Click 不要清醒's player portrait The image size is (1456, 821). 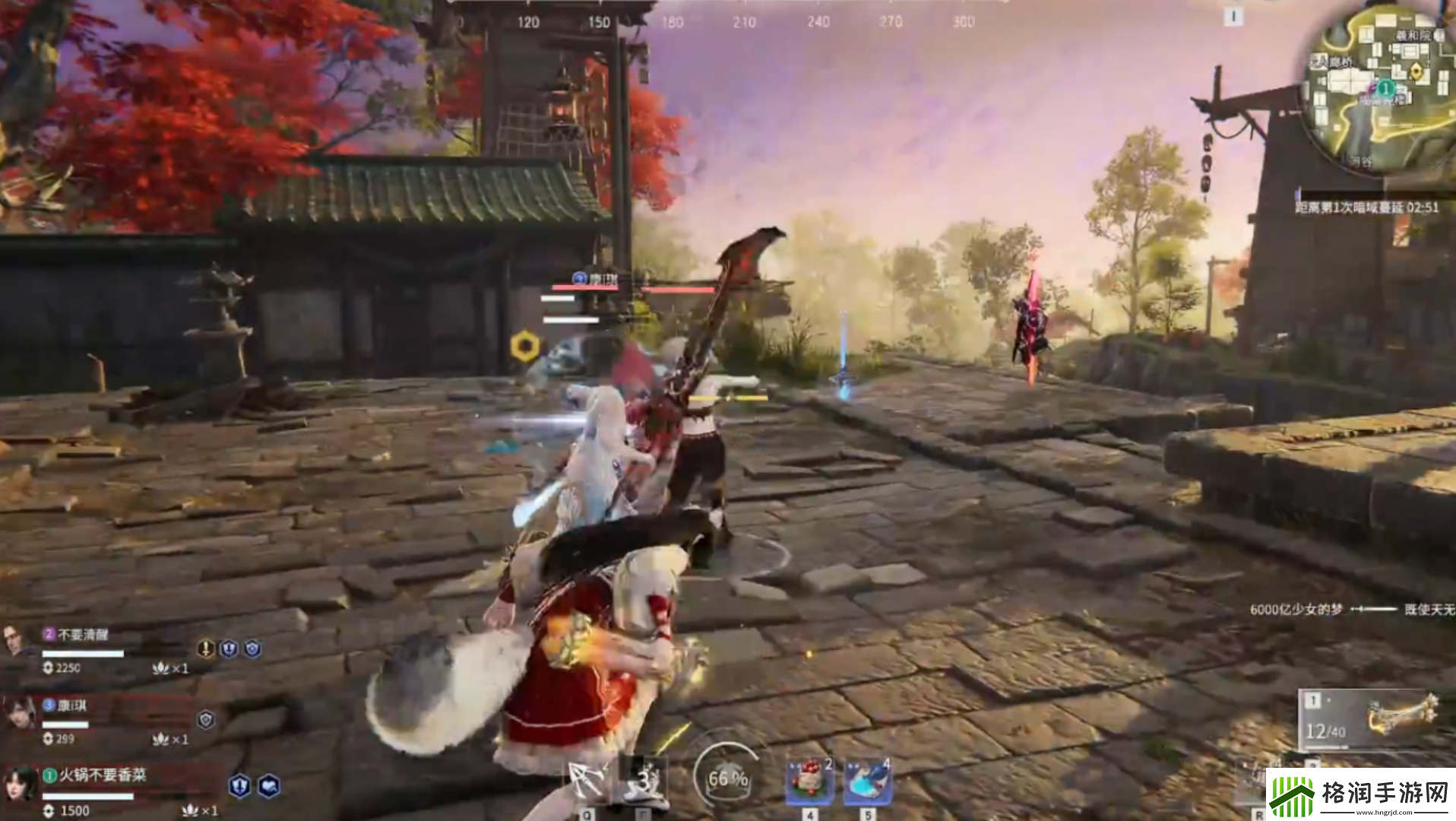(x=13, y=642)
